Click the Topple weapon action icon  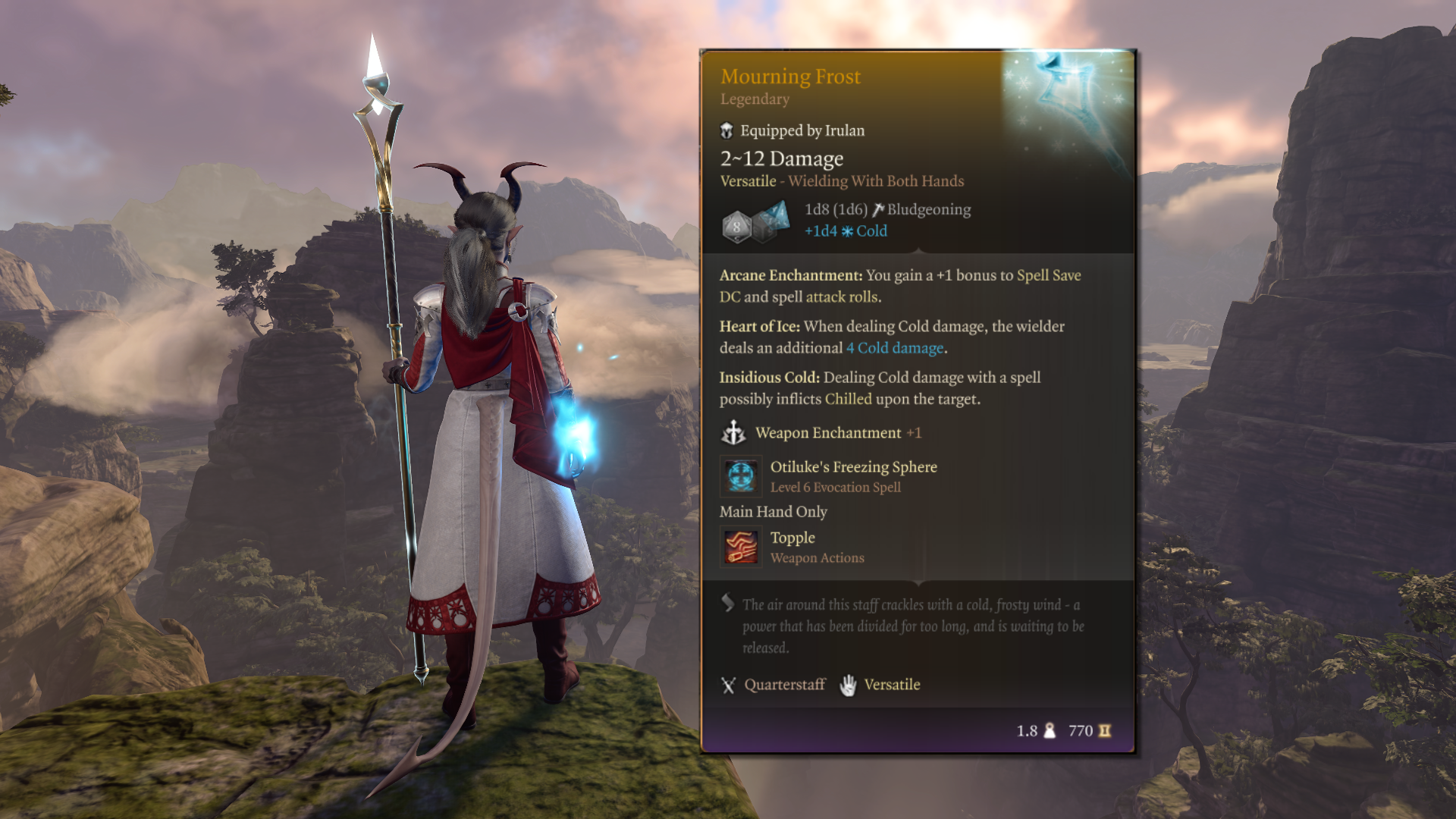740,547
